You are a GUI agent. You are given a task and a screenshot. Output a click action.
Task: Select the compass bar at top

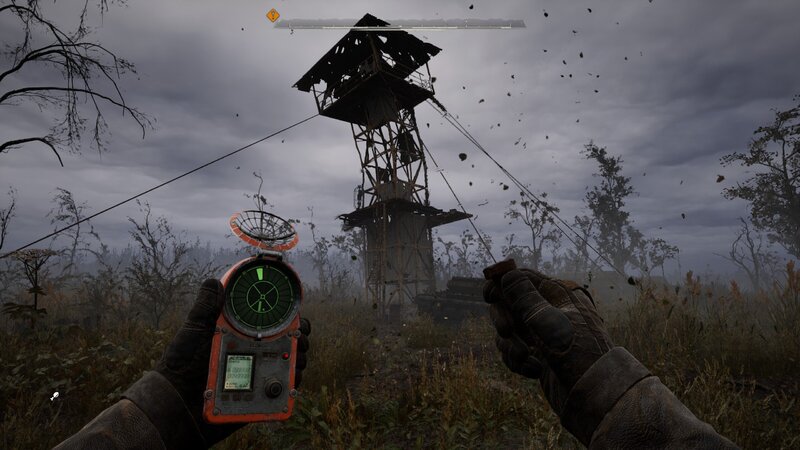(x=400, y=23)
